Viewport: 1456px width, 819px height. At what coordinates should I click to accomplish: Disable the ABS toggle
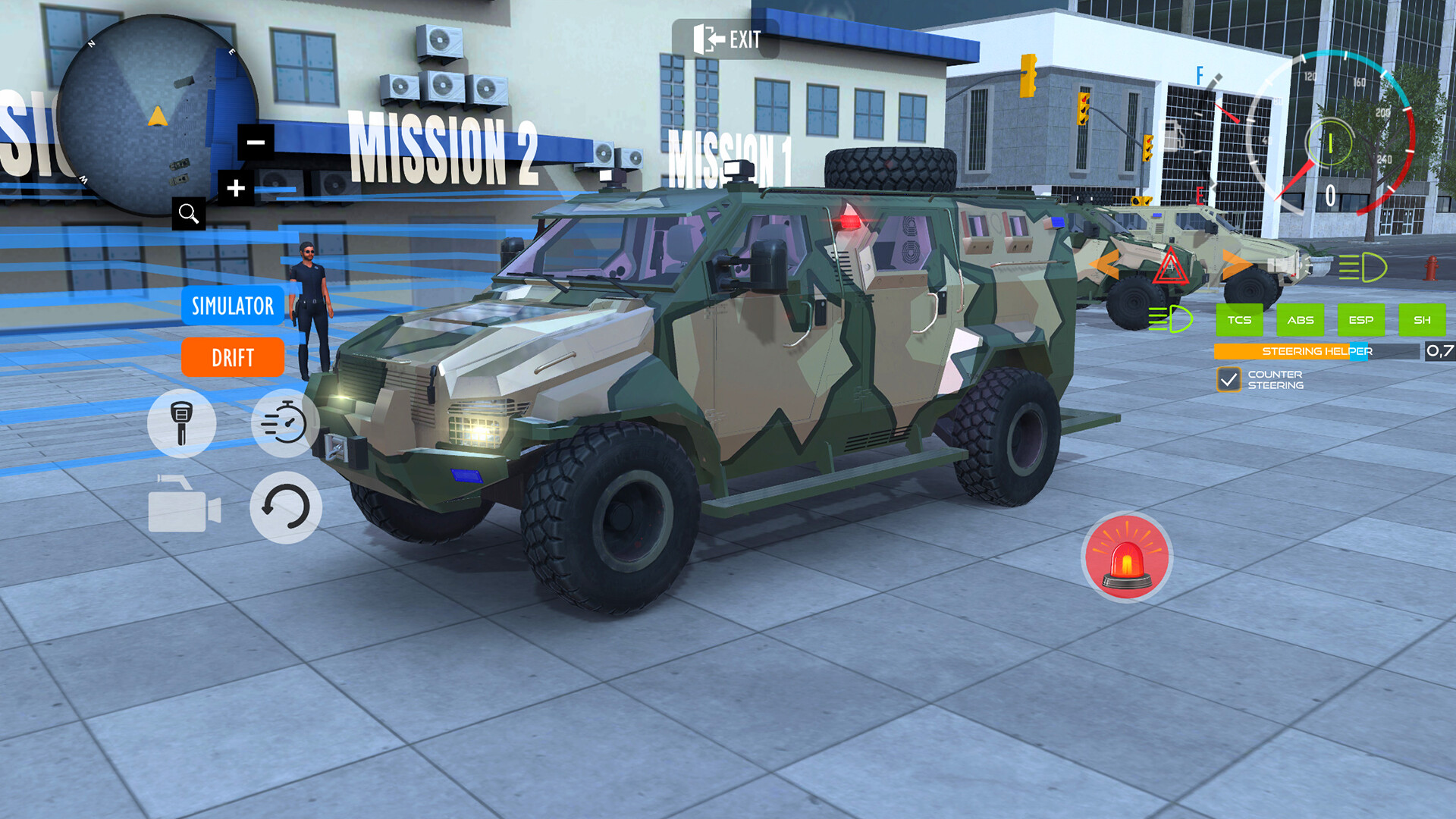pyautogui.click(x=1300, y=319)
